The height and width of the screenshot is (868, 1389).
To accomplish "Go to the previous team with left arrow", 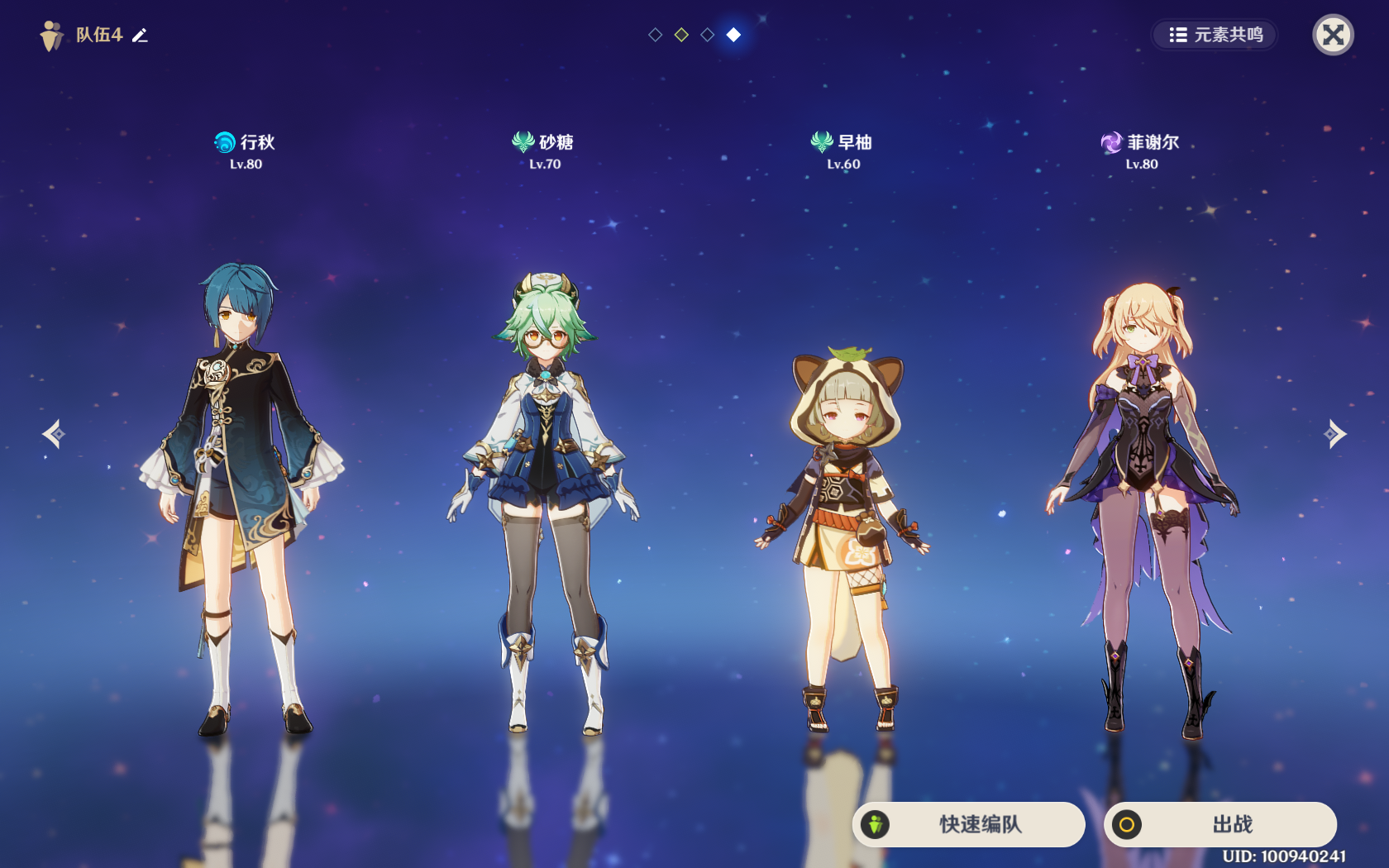I will pyautogui.click(x=54, y=433).
